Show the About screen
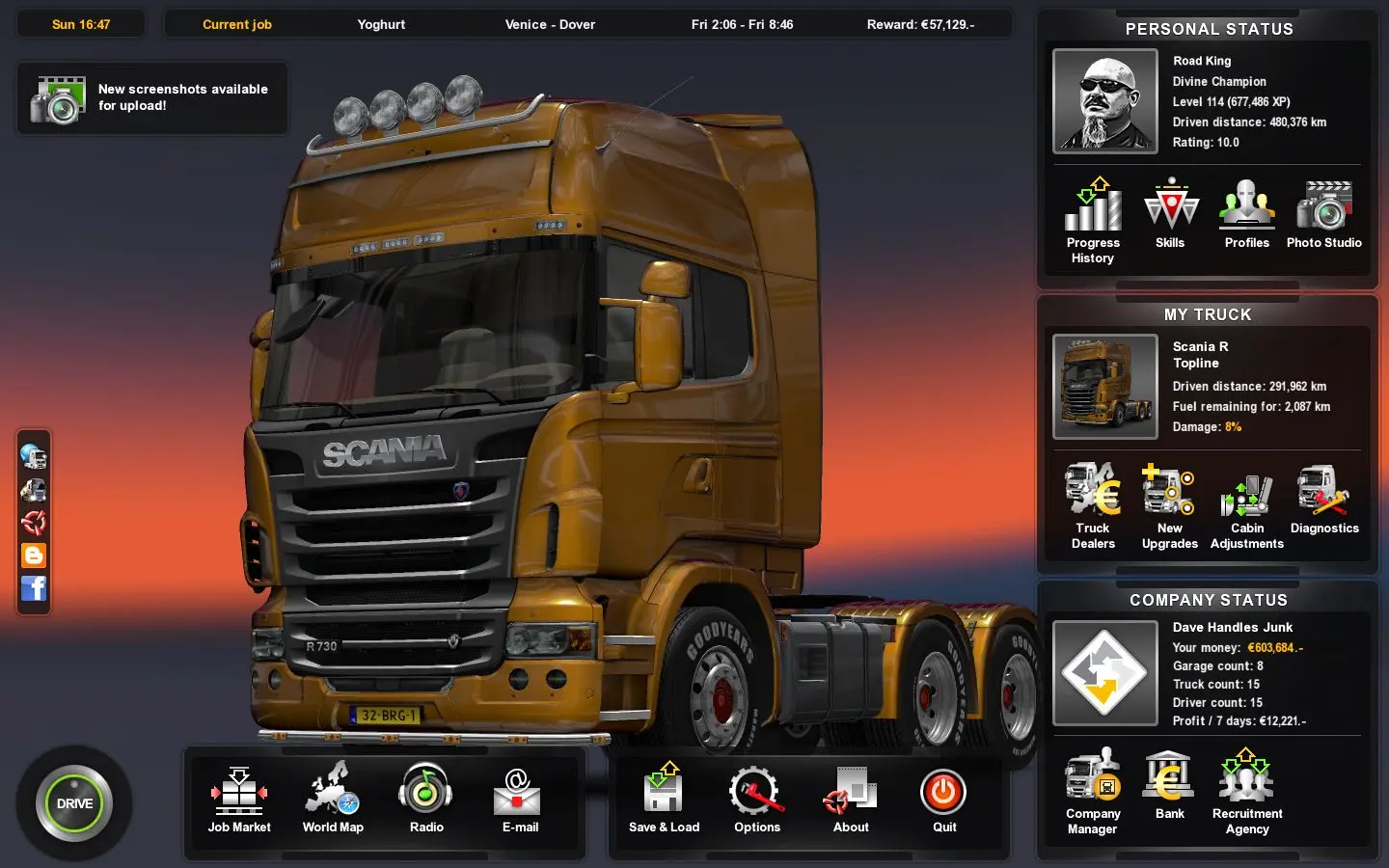 (851, 797)
